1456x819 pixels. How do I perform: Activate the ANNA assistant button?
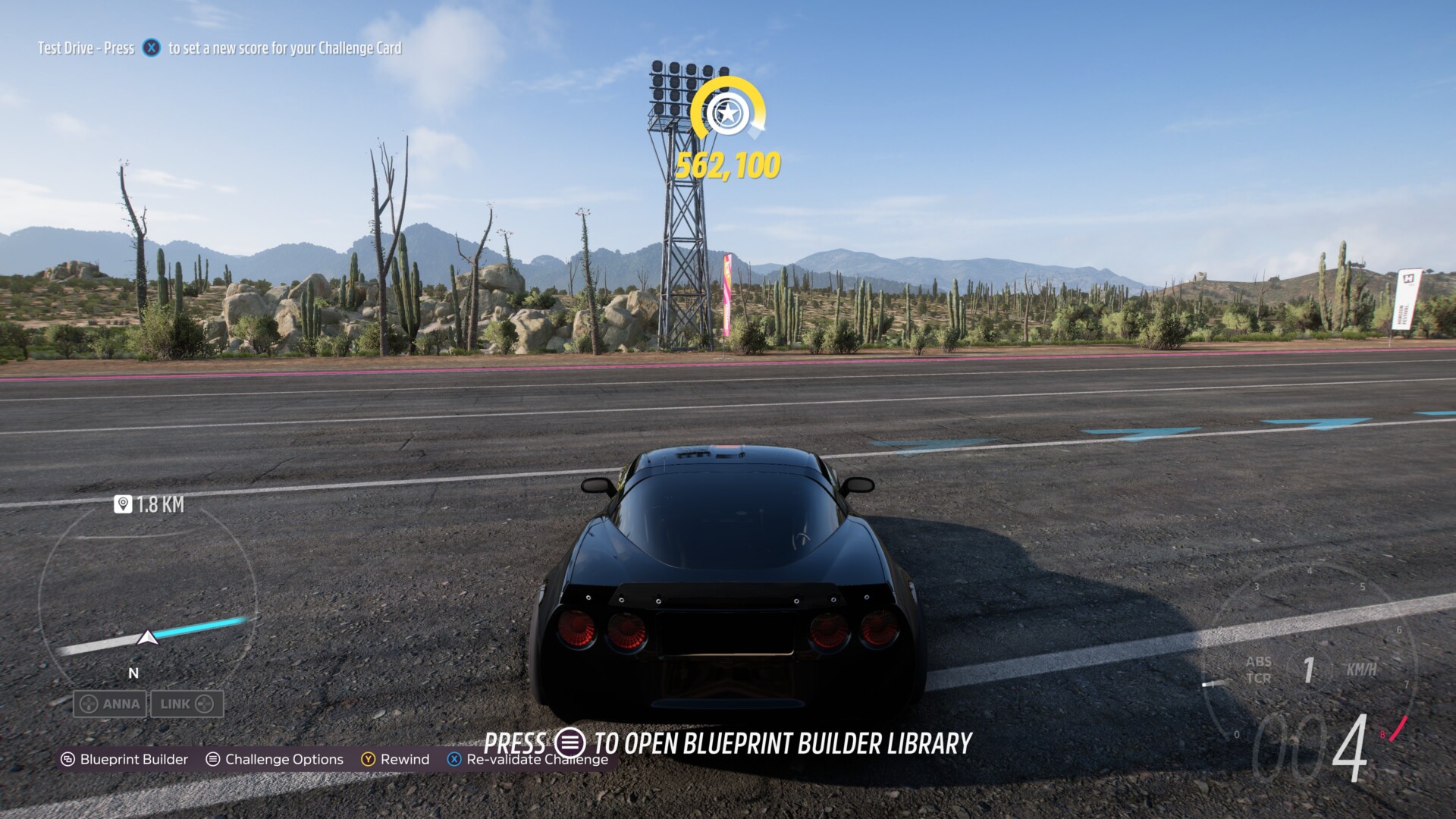111,704
